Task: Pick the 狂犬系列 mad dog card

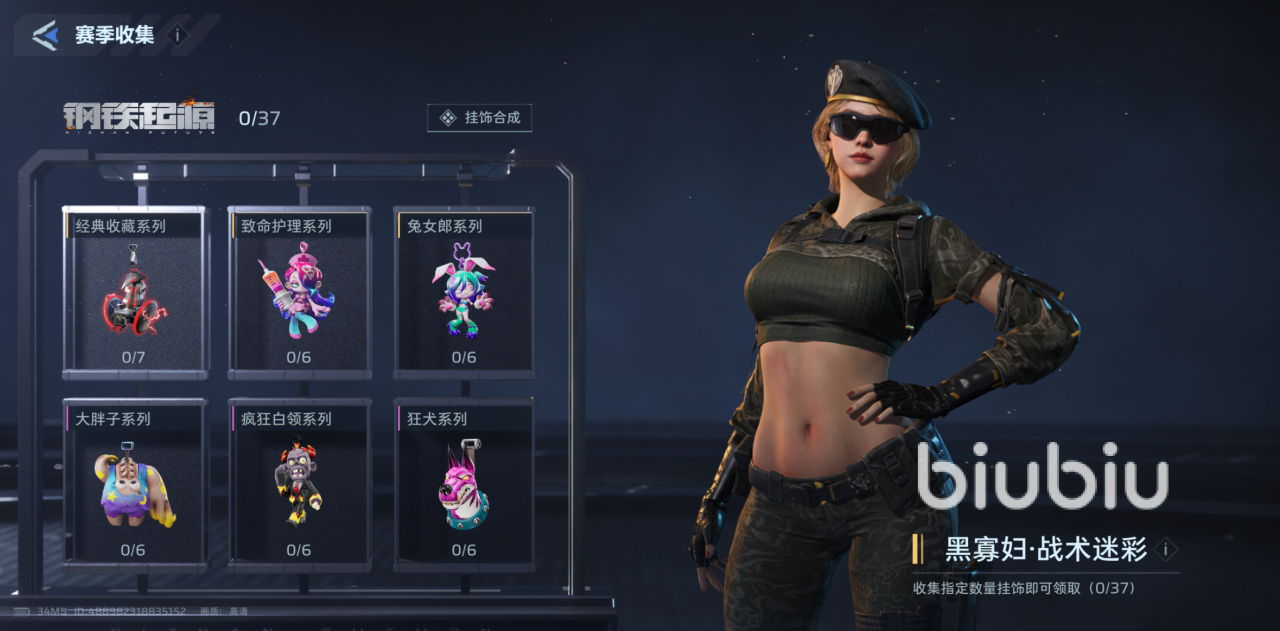Action: point(463,485)
